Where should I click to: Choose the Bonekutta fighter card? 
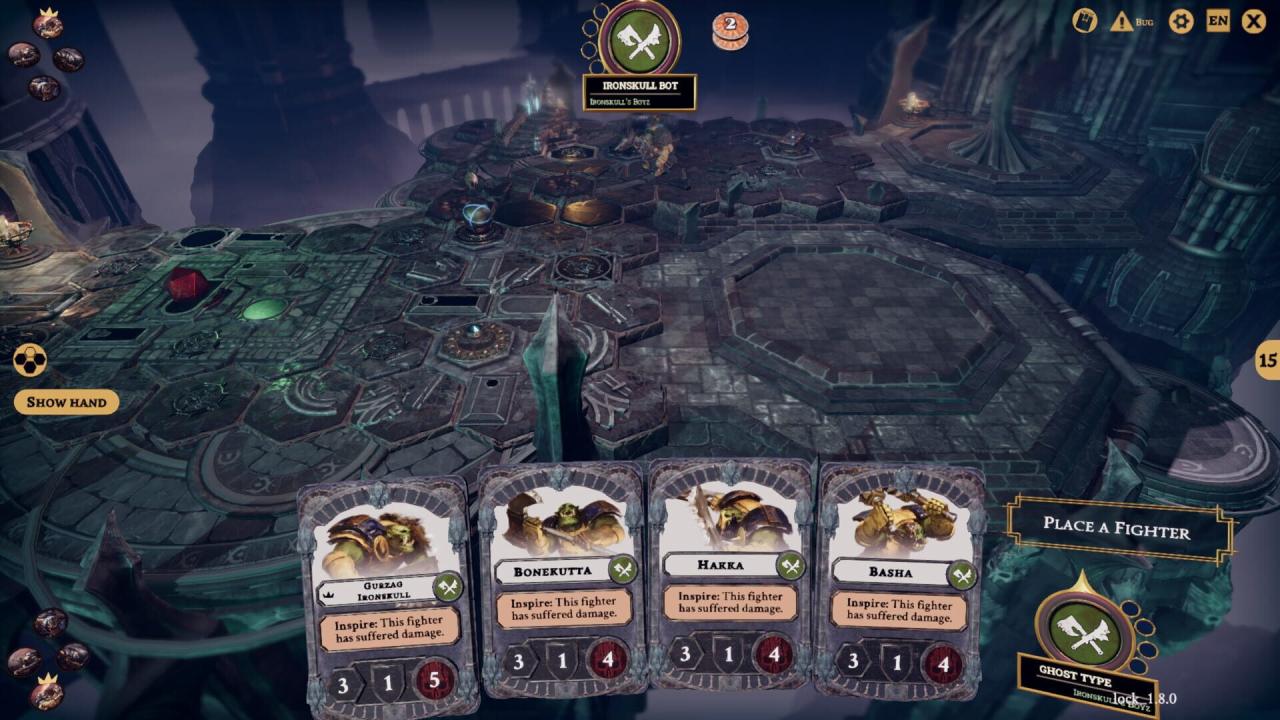(562, 580)
